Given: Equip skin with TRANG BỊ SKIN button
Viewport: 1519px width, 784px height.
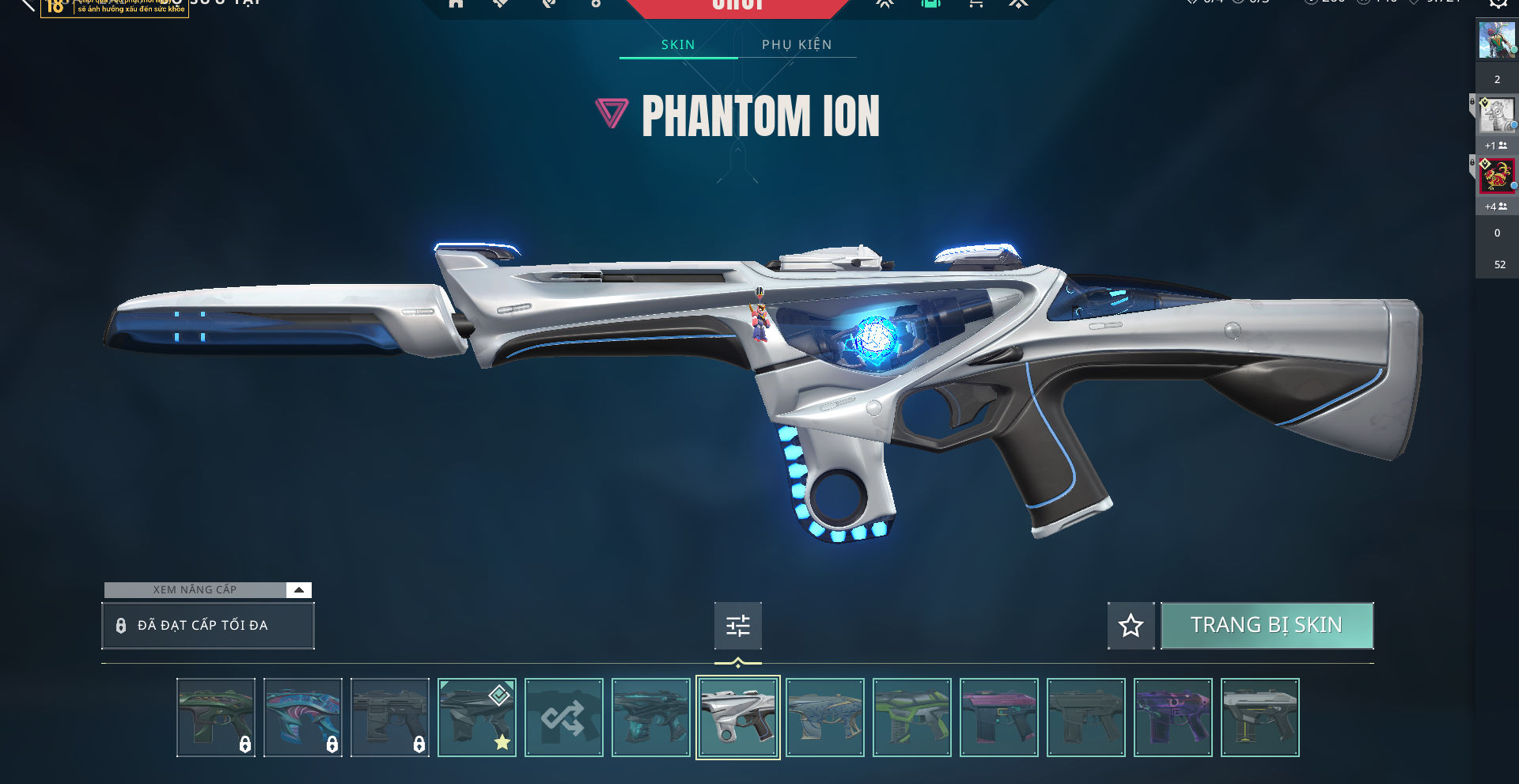Looking at the screenshot, I should coord(1267,626).
